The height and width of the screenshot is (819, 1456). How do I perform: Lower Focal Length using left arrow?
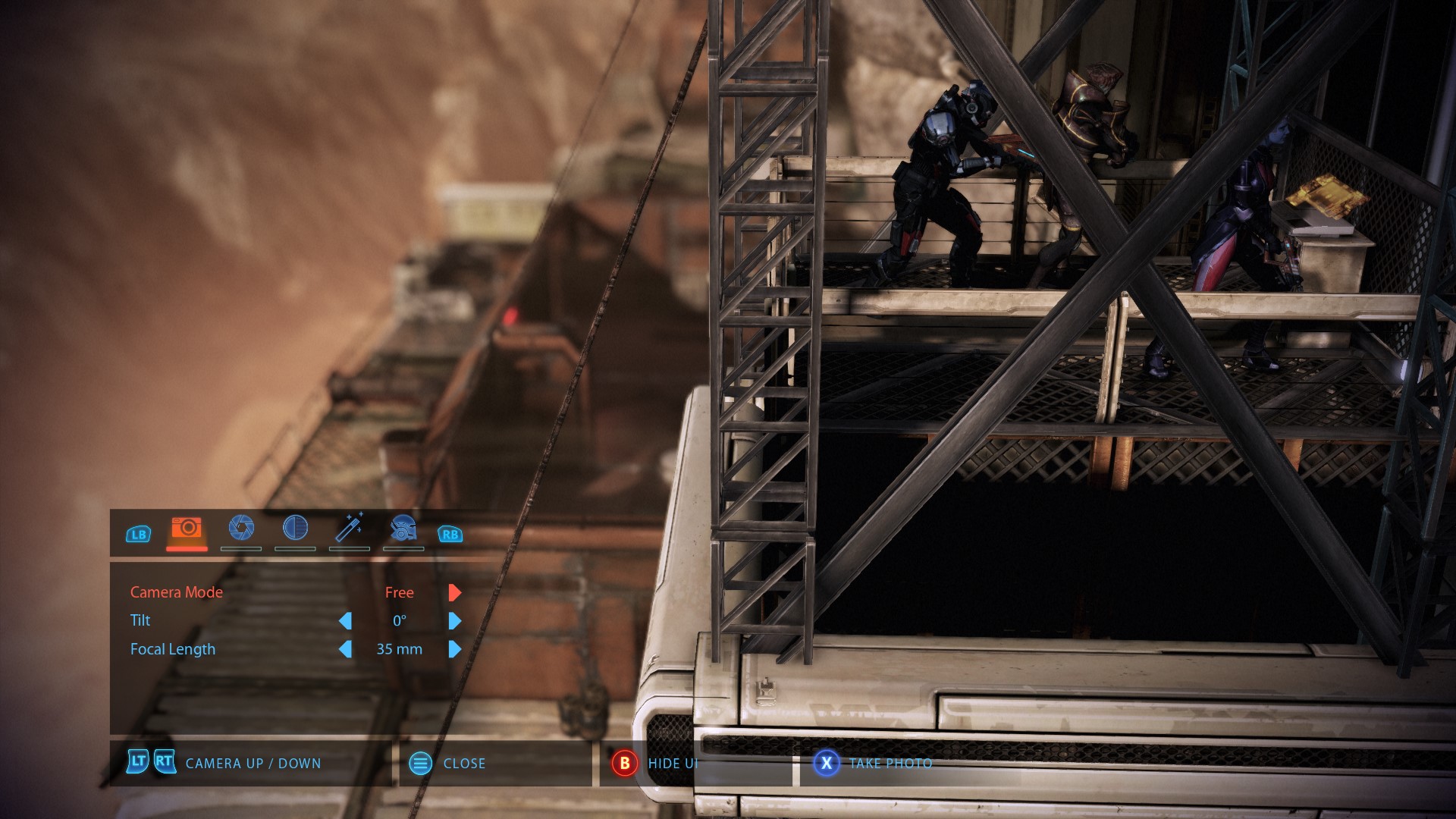(x=345, y=649)
